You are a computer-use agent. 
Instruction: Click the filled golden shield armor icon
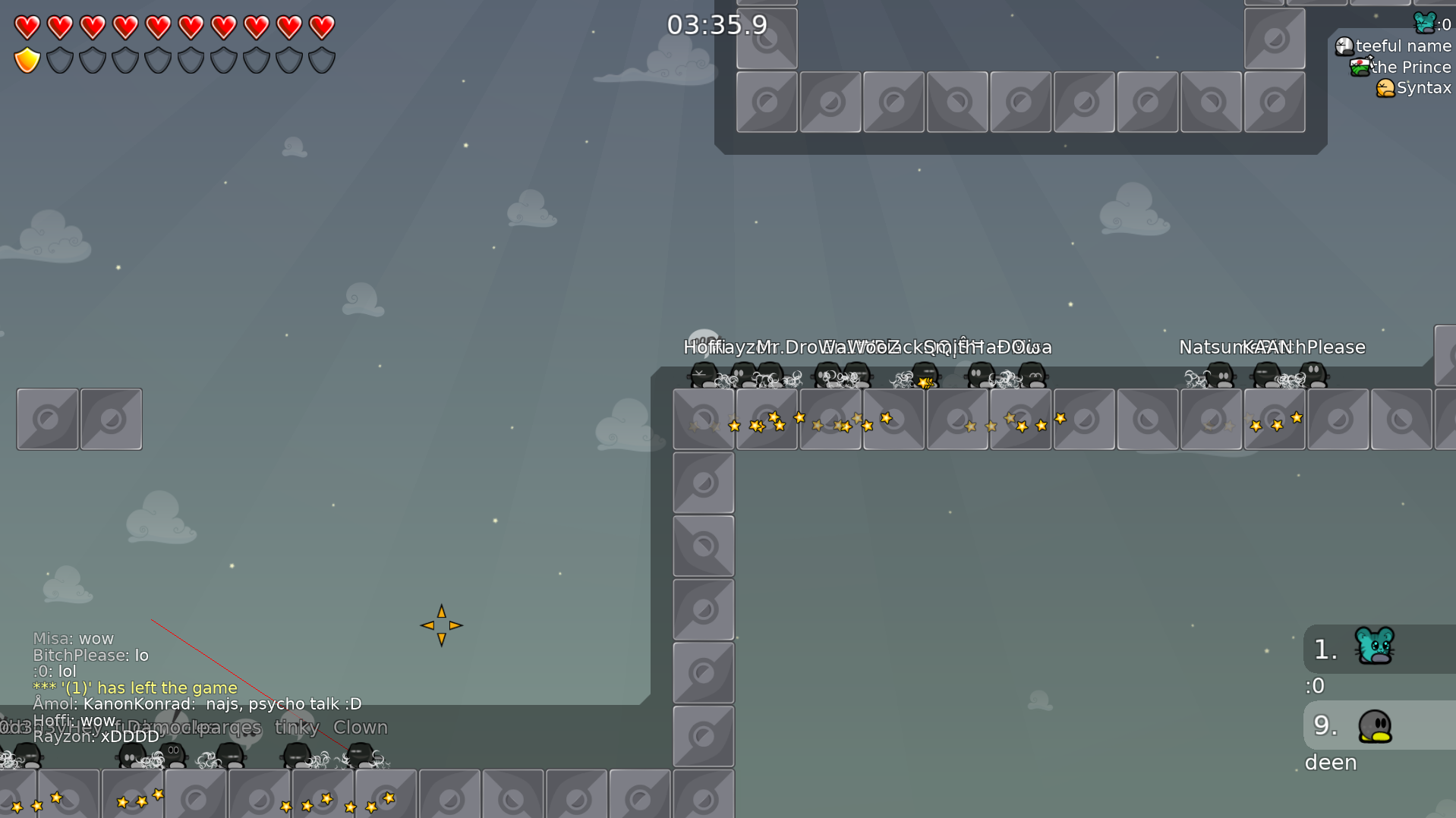tap(27, 58)
